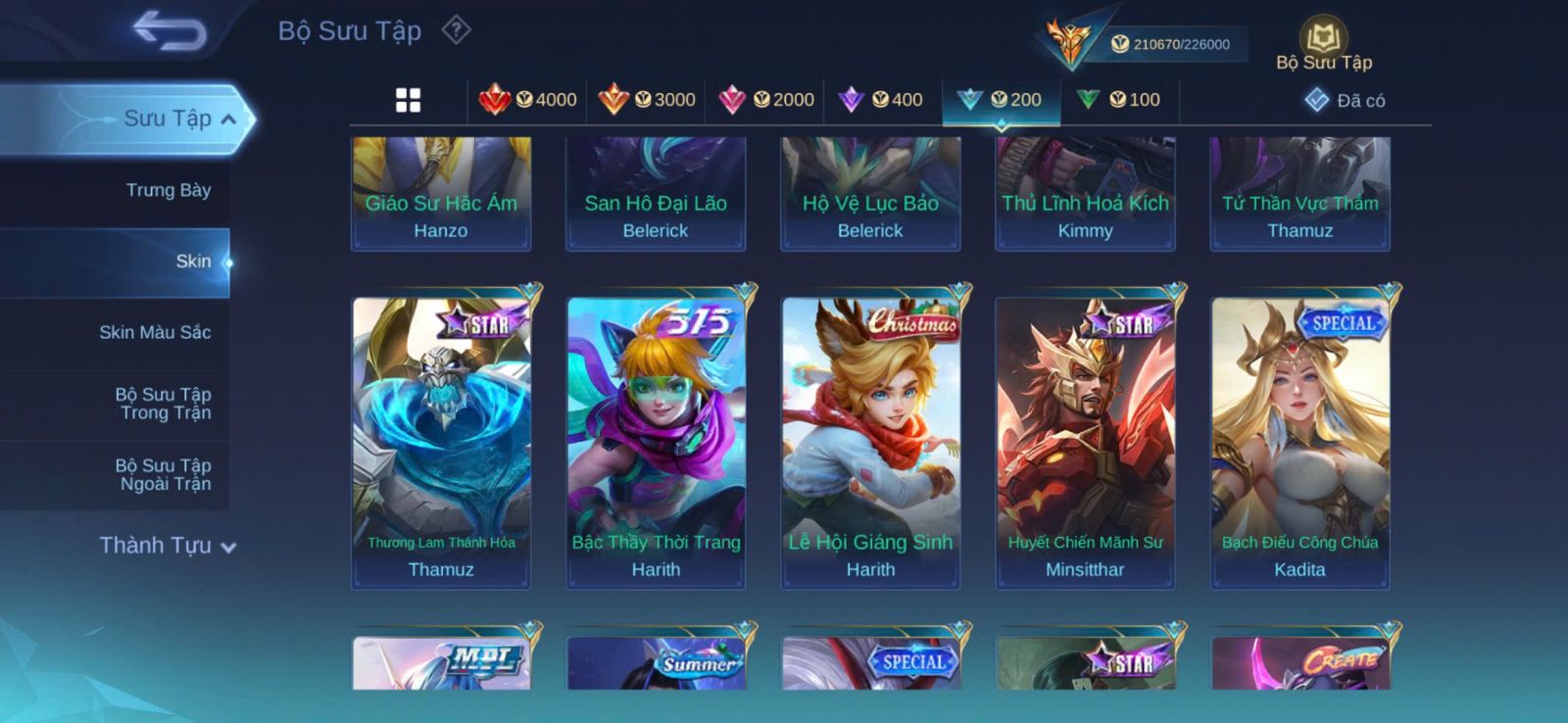
Task: Select Harith Bậc Thầy Thời Trang skin
Action: 656,441
